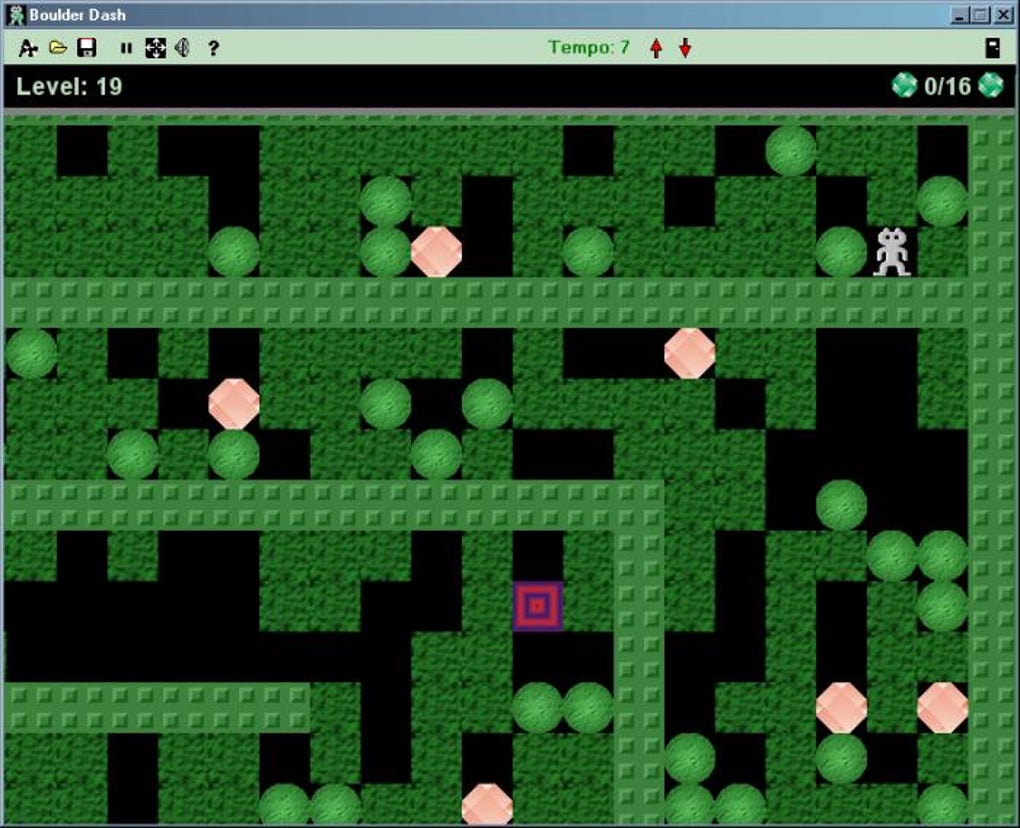Toggle the sound speaker icon
The height and width of the screenshot is (828, 1020).
point(182,48)
